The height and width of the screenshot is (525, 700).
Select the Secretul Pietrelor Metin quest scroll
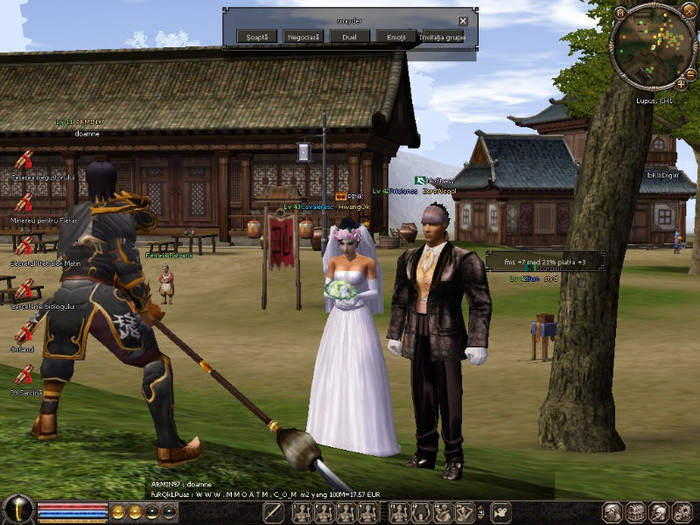click(x=24, y=246)
